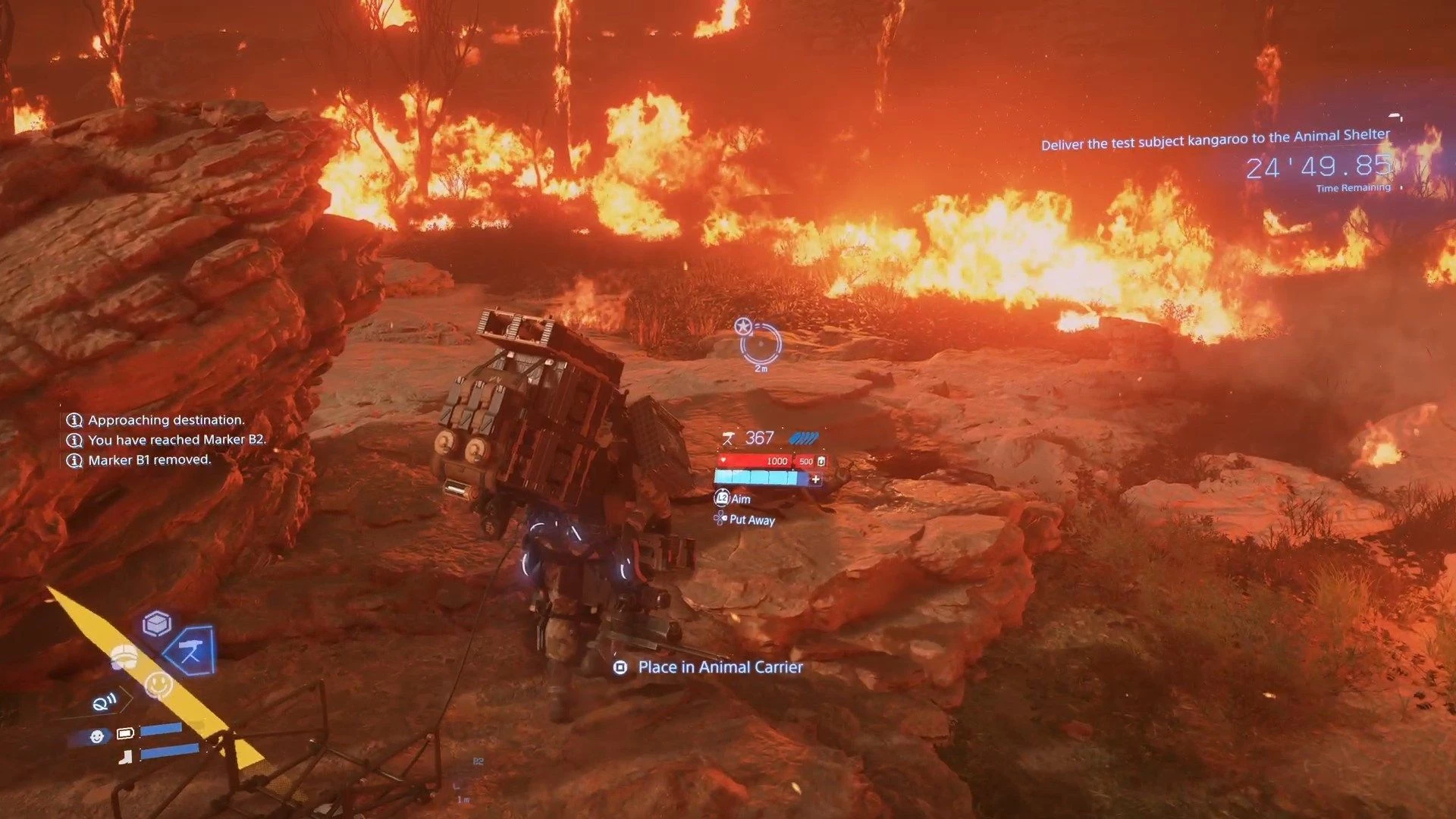Click the 'reached Marker B2' notification
Viewport: 1456px width, 819px height.
[177, 440]
